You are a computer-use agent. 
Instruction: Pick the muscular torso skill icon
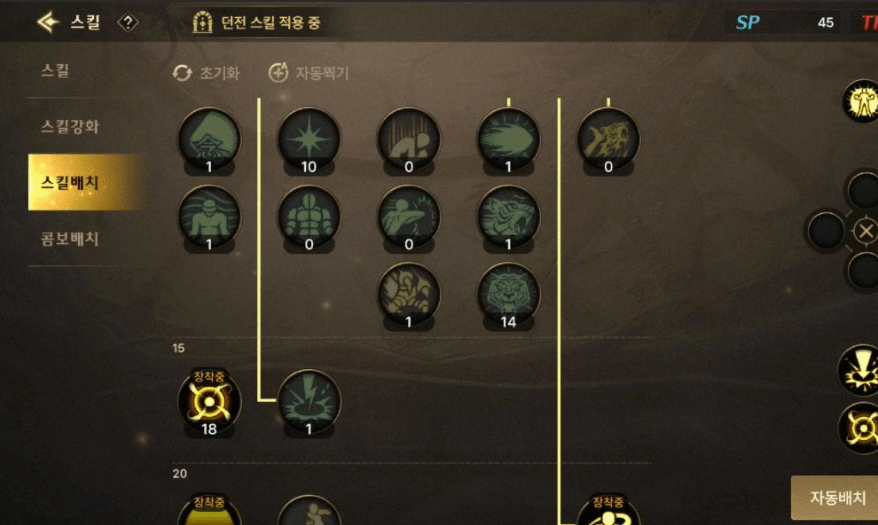pyautogui.click(x=308, y=216)
